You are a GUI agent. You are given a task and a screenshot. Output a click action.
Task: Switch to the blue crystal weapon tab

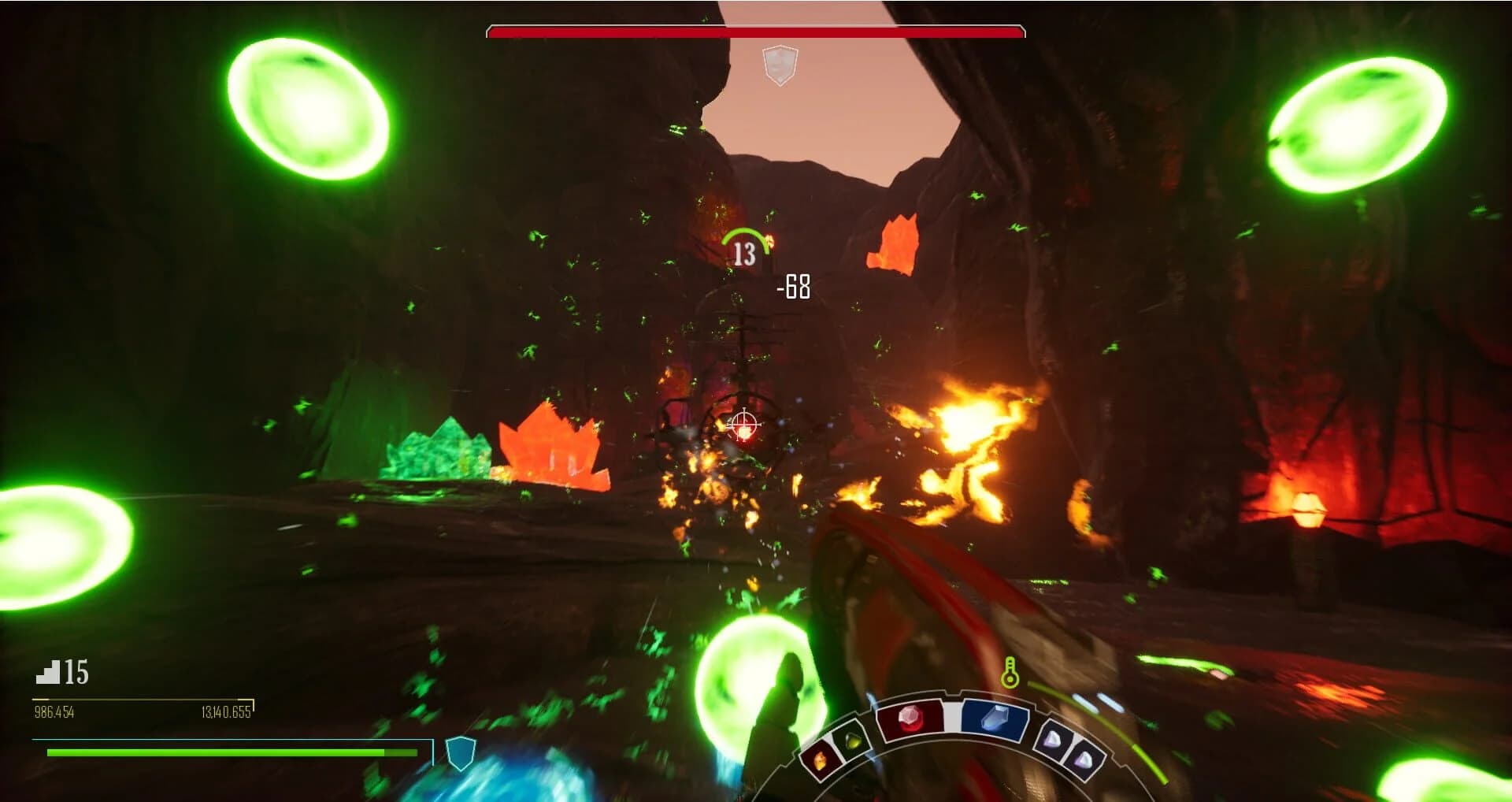996,717
